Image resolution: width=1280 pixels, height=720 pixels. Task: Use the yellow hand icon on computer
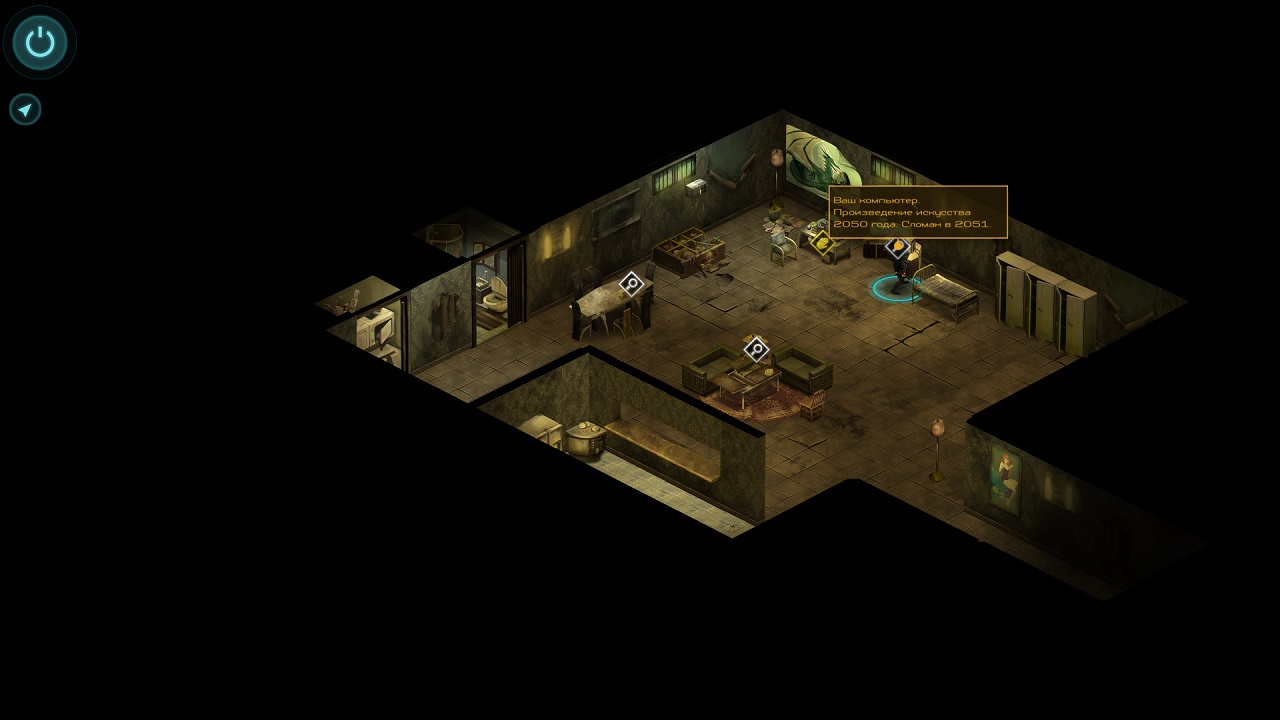pyautogui.click(x=822, y=242)
